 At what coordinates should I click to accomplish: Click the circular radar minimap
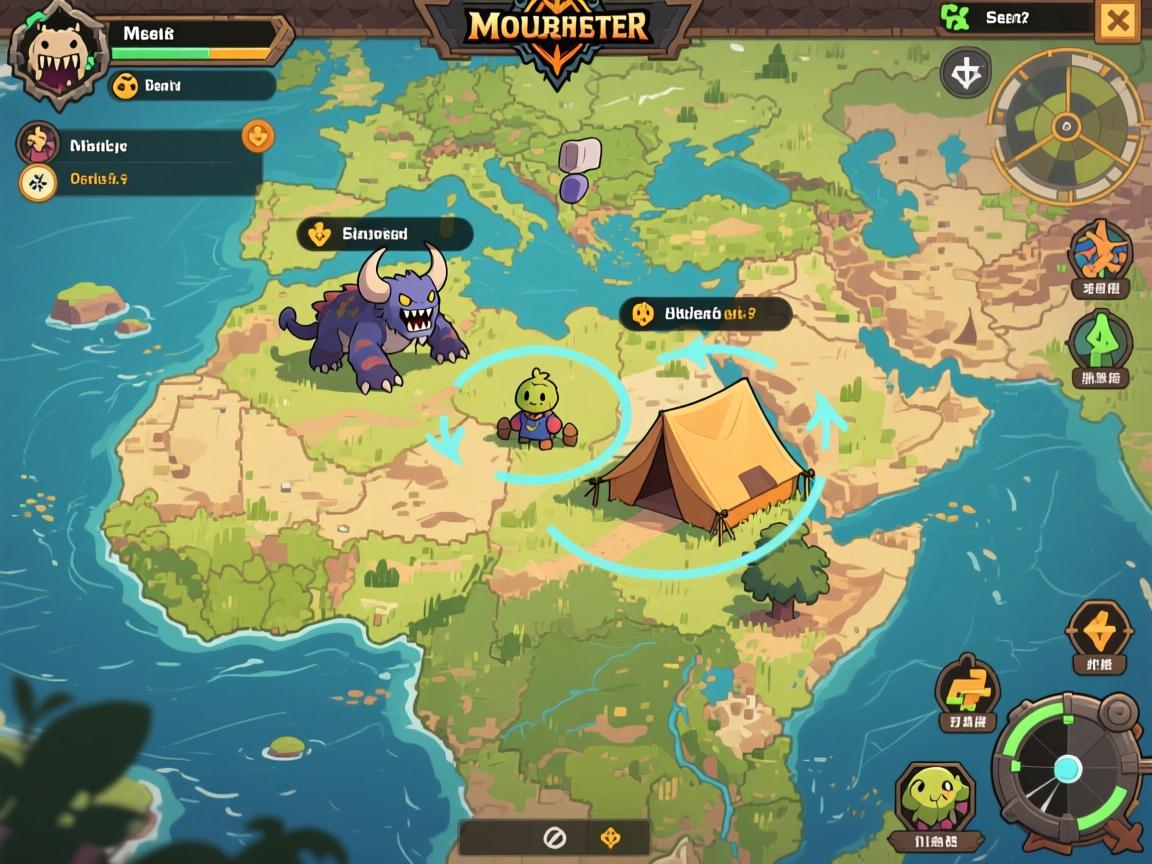[1066, 127]
